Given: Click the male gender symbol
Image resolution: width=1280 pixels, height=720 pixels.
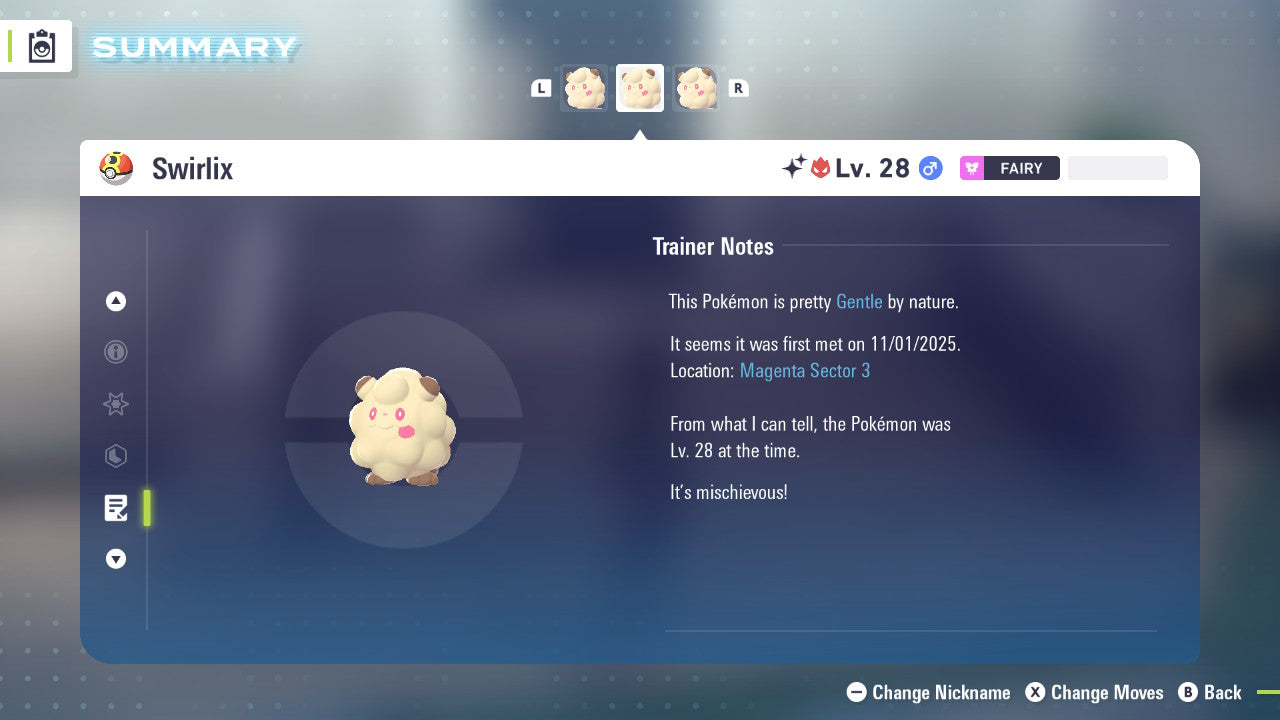Looking at the screenshot, I should (930, 168).
